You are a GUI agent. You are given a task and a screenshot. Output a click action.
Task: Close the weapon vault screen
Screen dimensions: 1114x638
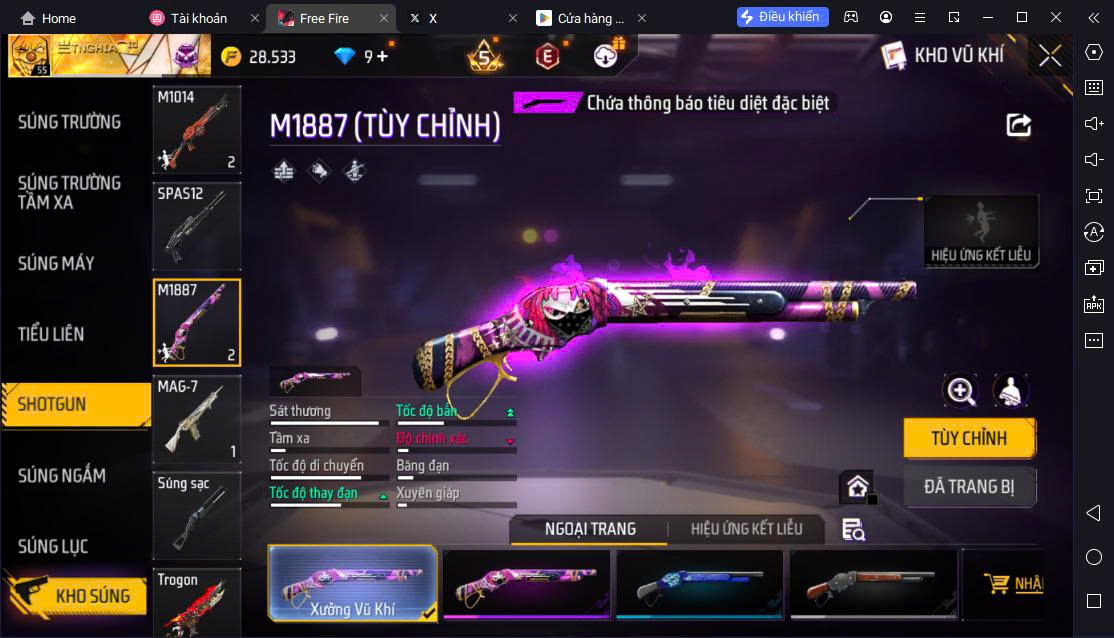tap(1050, 56)
